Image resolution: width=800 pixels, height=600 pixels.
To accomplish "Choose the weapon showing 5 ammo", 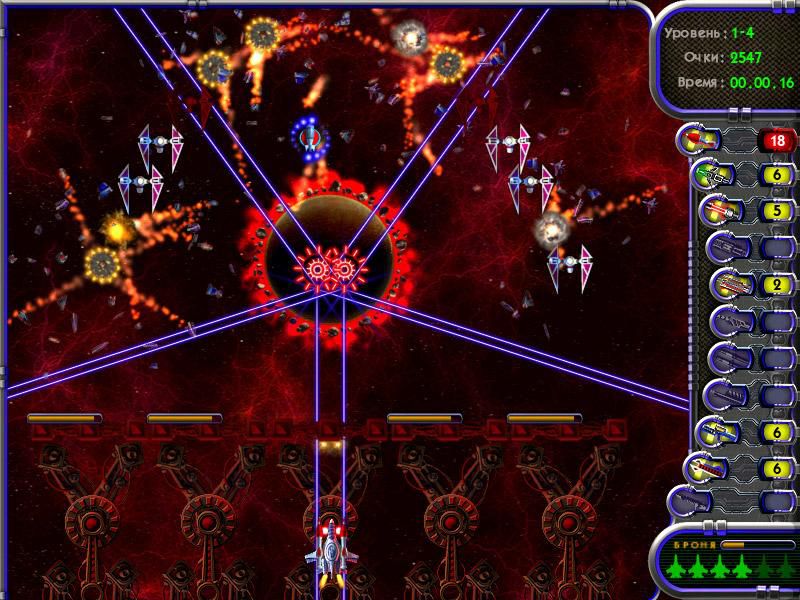I will pyautogui.click(x=719, y=211).
